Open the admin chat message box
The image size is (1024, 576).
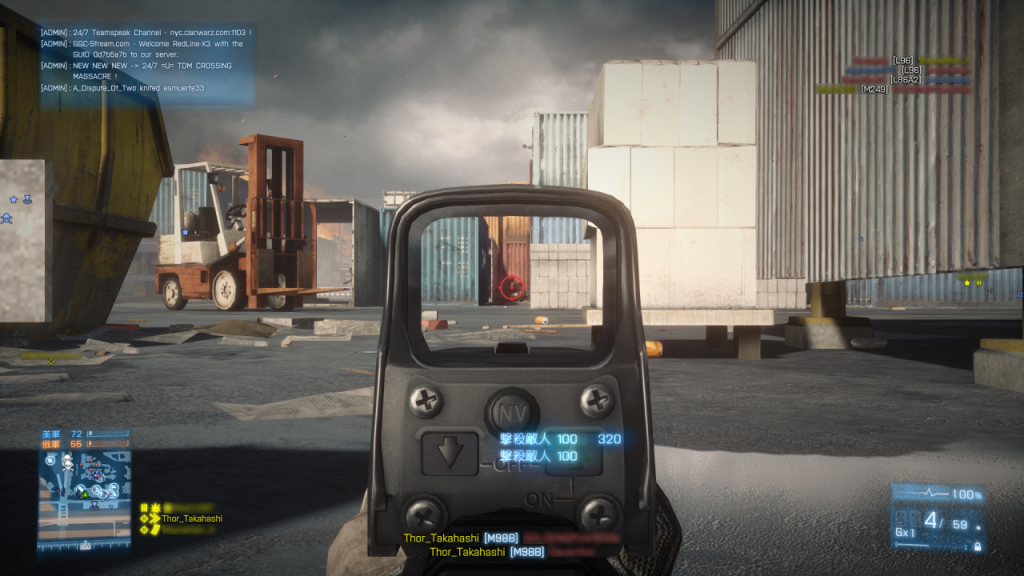(146, 61)
